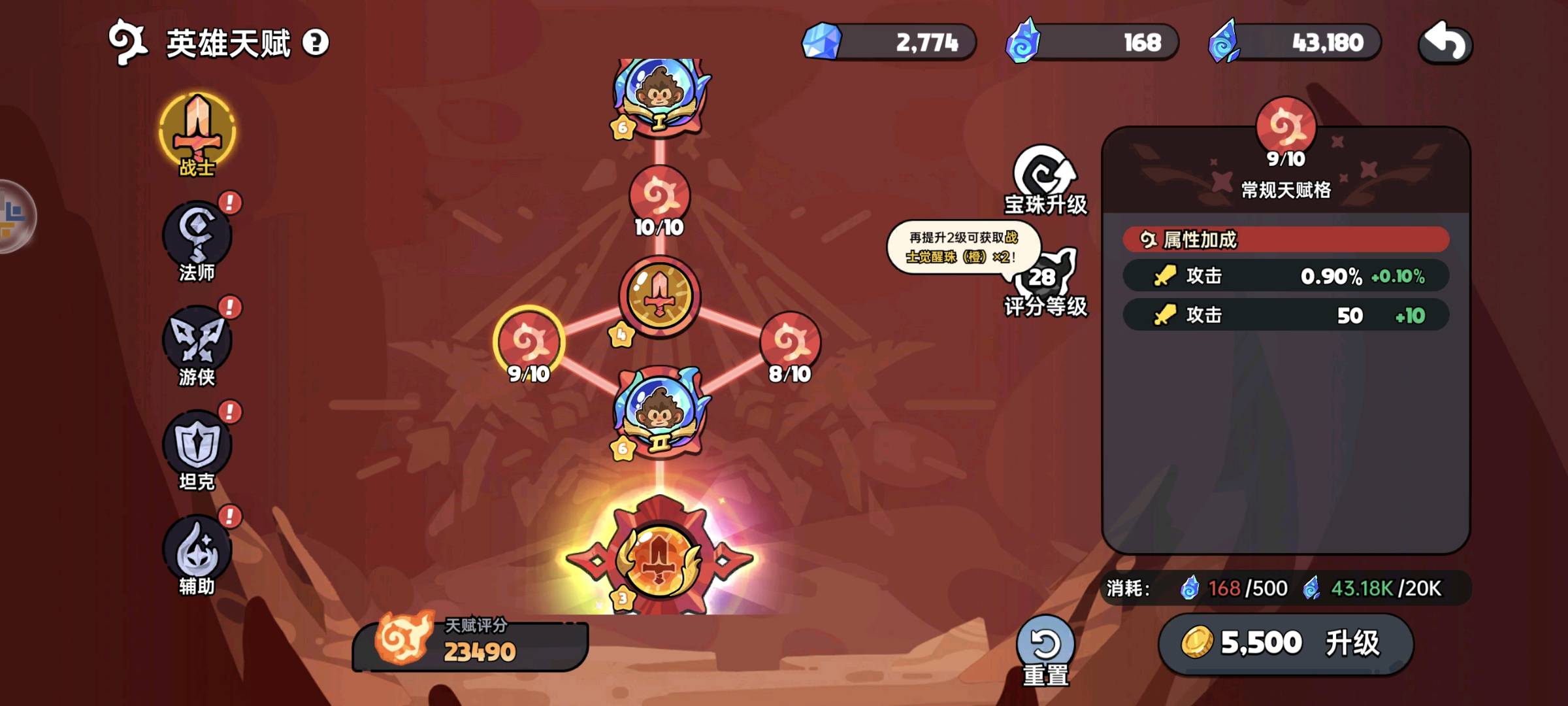Tap the 天赋评分 talent score panel

click(472, 645)
